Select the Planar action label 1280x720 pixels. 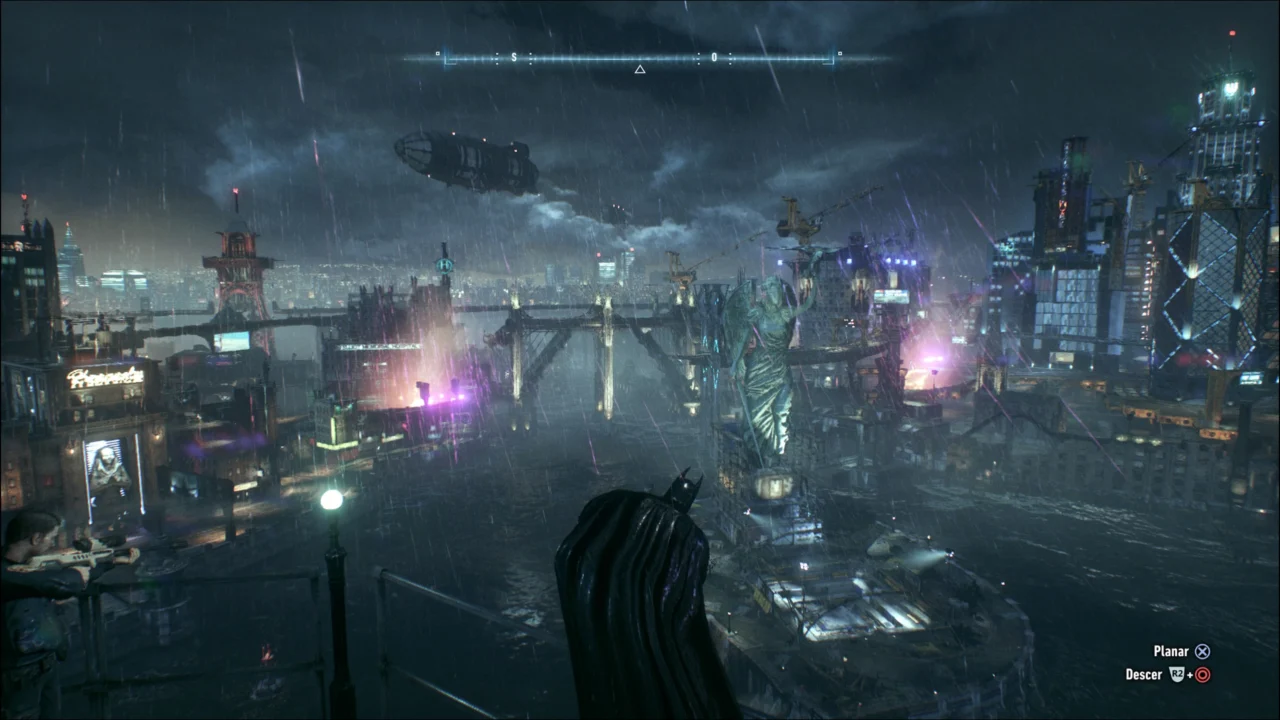point(1170,650)
